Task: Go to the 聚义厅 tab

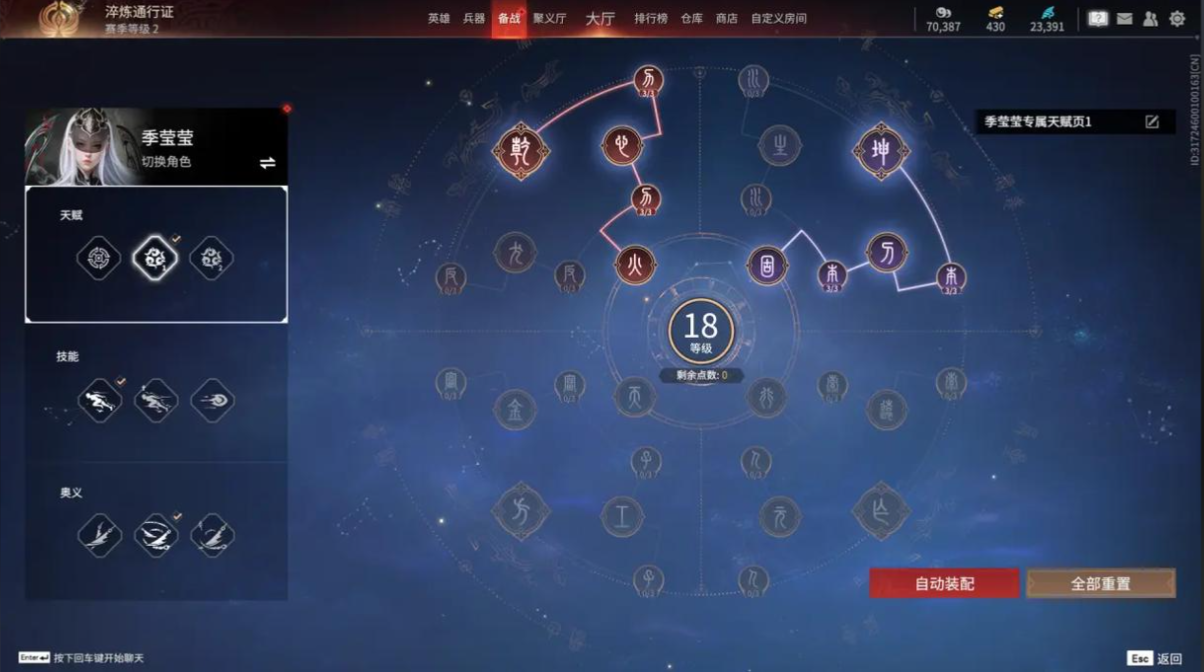Action: pyautogui.click(x=549, y=18)
